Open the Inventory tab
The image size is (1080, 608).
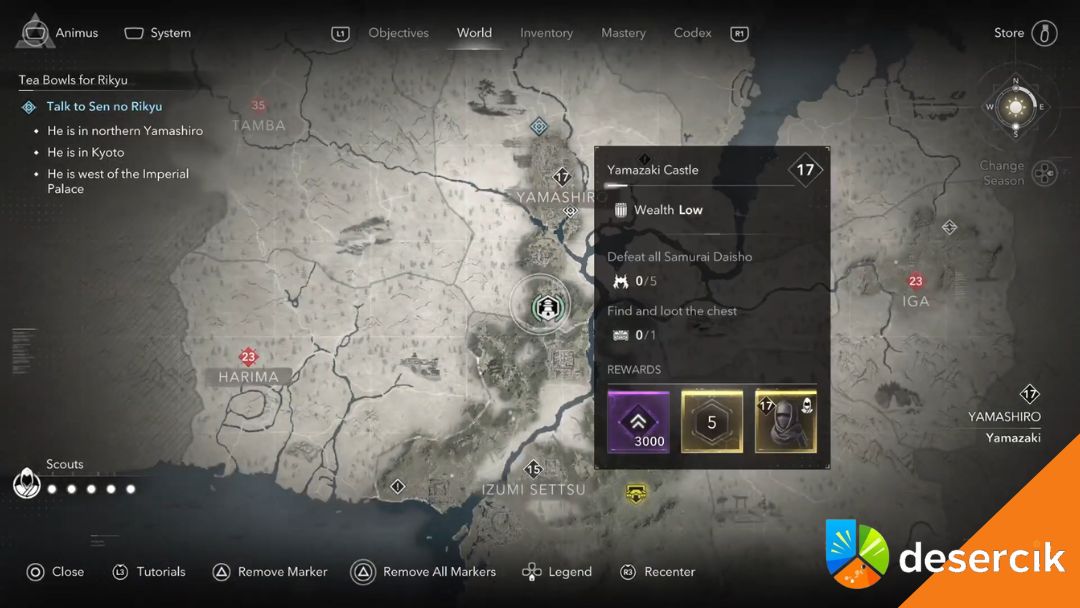[x=546, y=33]
